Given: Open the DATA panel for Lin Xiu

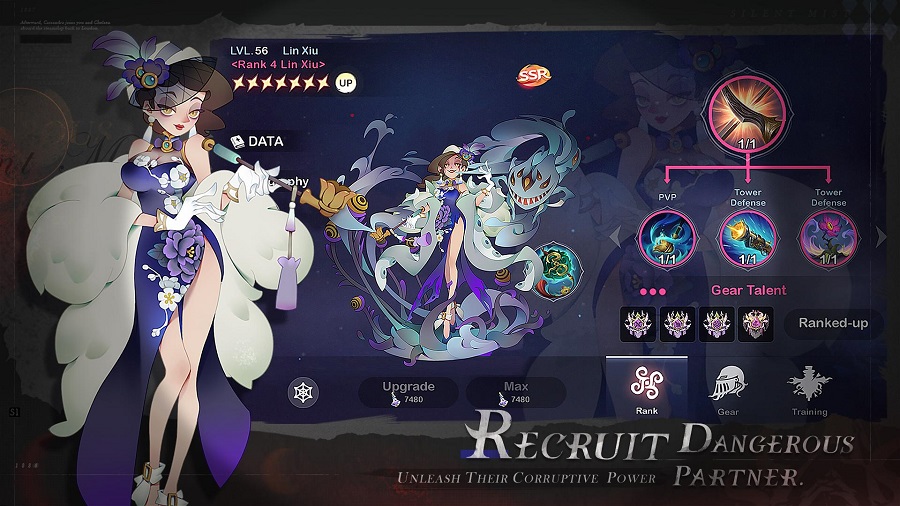Looking at the screenshot, I should coord(258,141).
